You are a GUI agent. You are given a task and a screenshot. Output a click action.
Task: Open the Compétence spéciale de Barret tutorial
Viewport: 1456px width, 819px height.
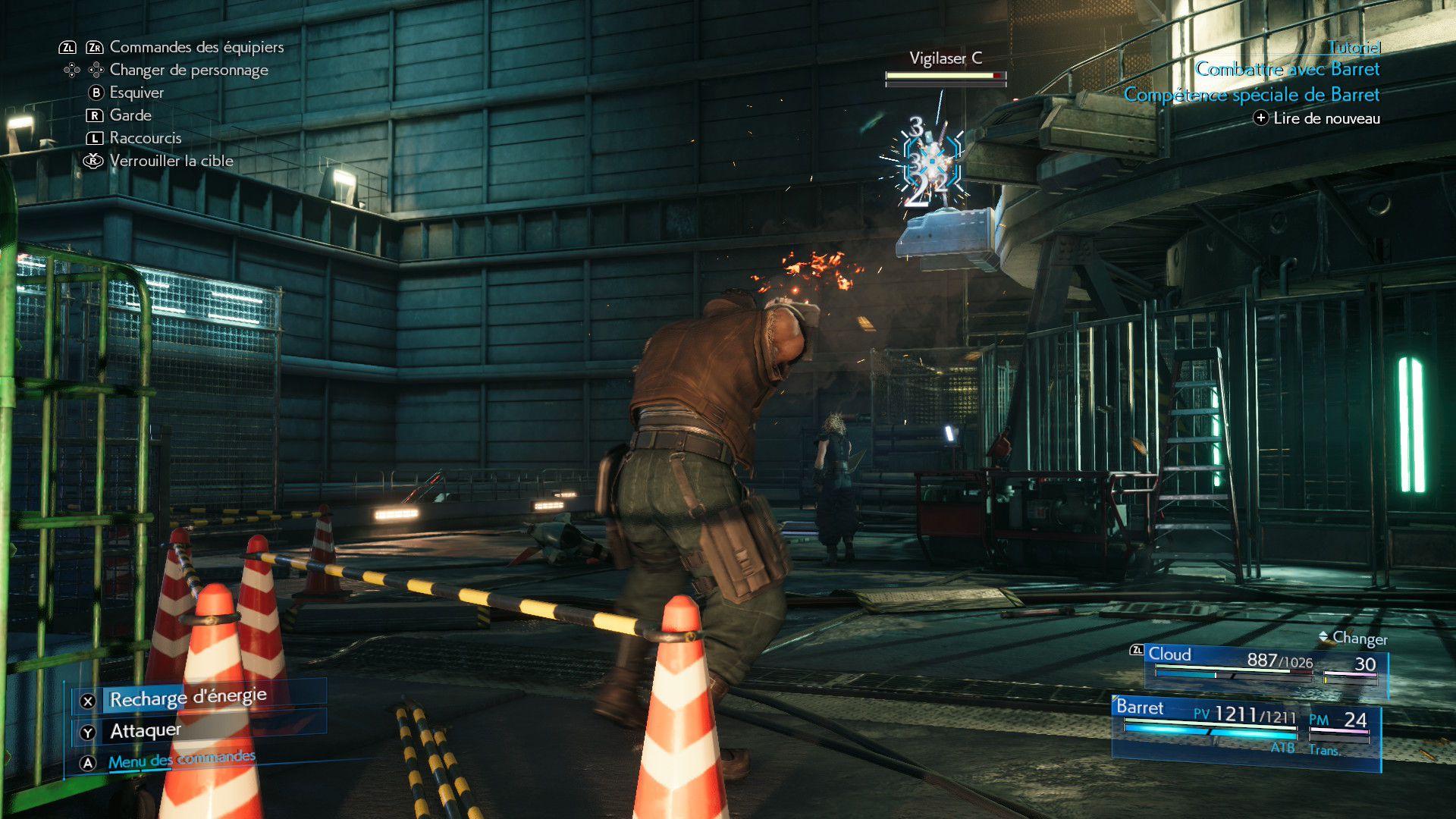[x=1251, y=95]
